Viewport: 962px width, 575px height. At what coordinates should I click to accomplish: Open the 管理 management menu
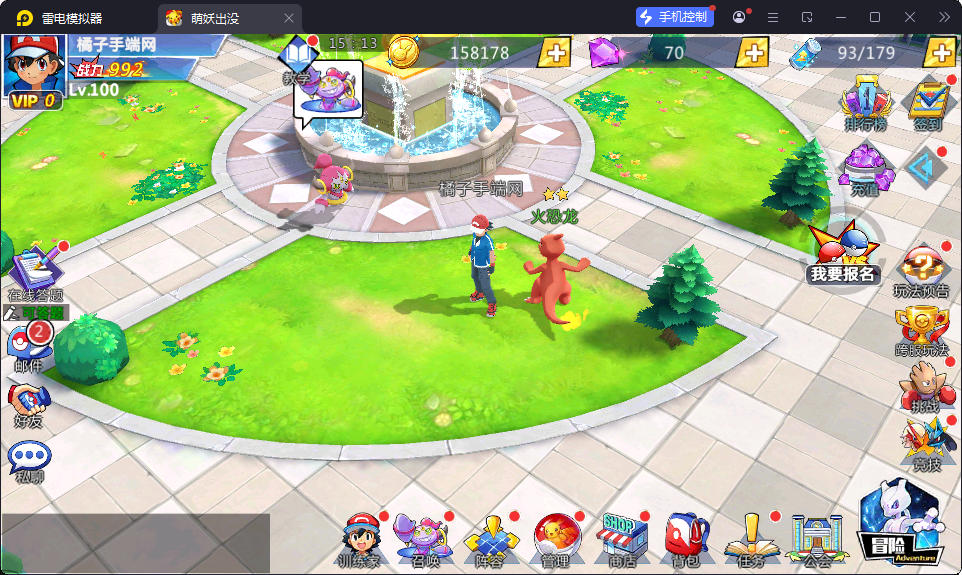554,539
